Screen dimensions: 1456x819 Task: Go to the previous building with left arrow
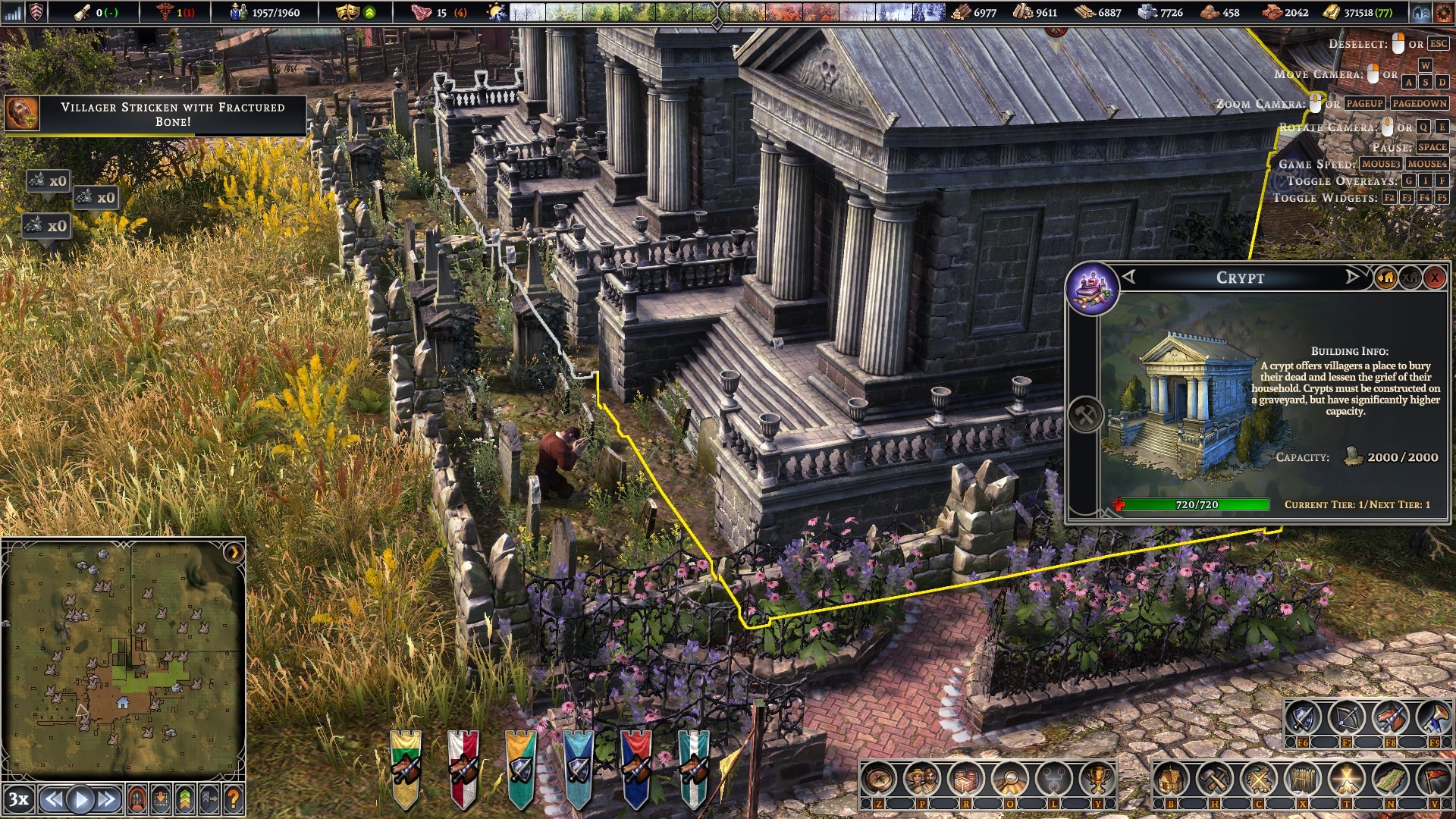pos(1129,277)
